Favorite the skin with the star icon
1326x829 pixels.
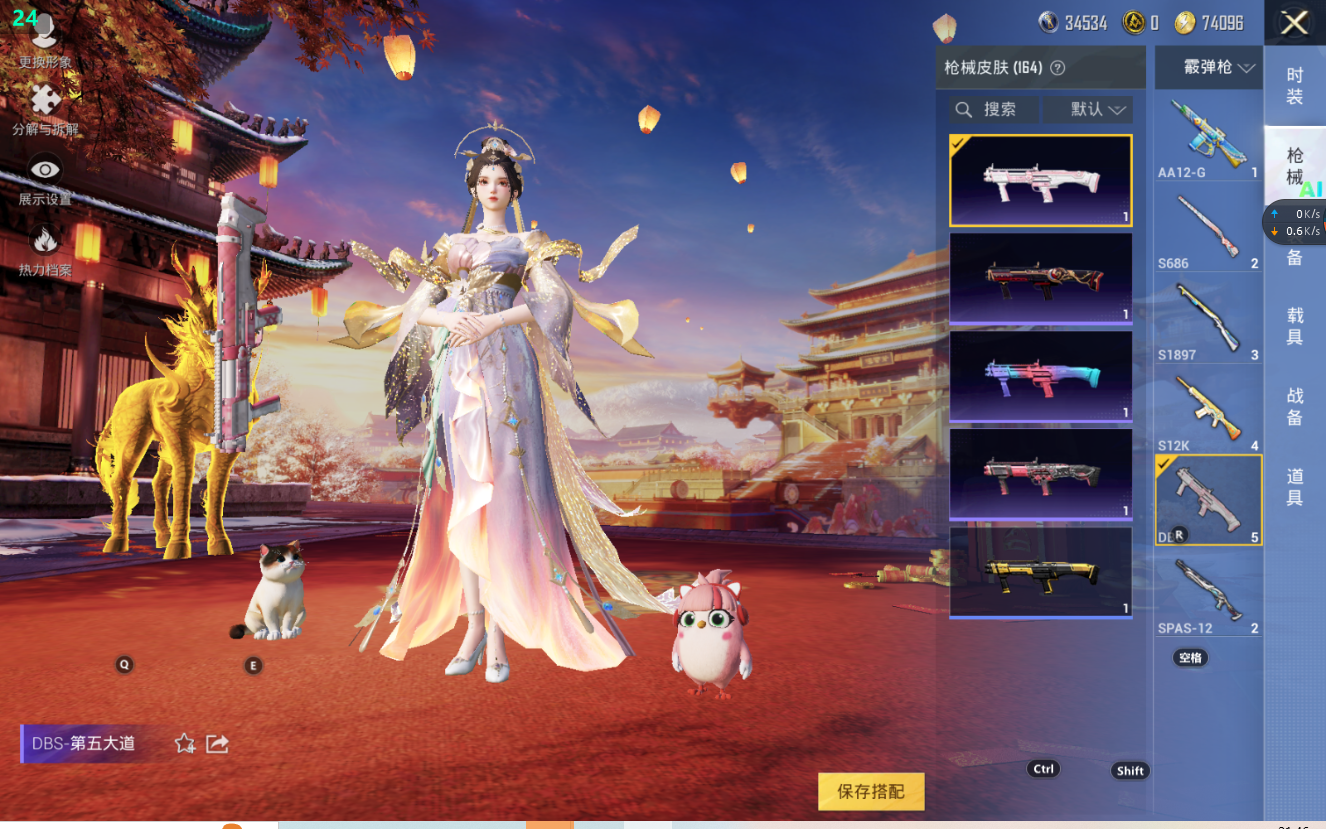coord(185,743)
